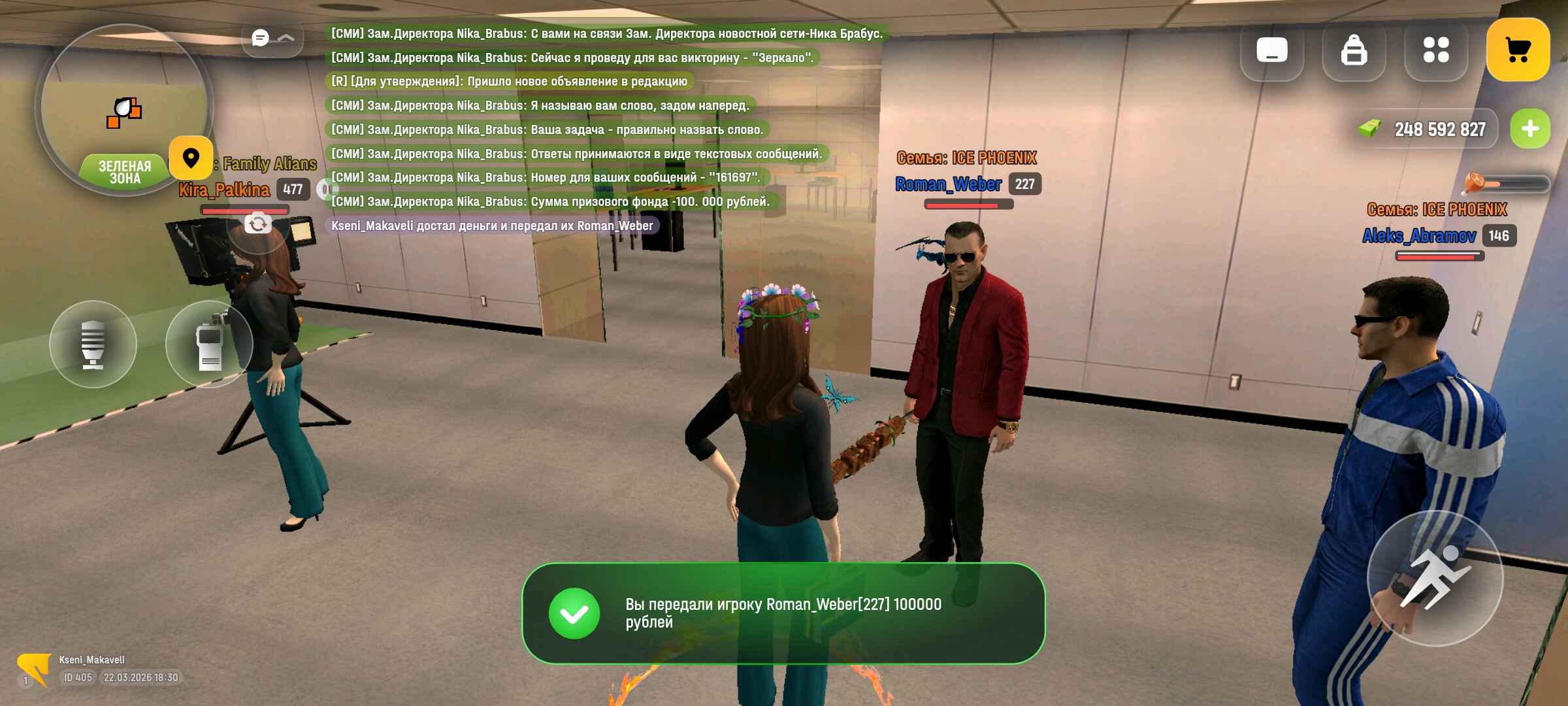Open the four-dot main menu

coord(1436,50)
